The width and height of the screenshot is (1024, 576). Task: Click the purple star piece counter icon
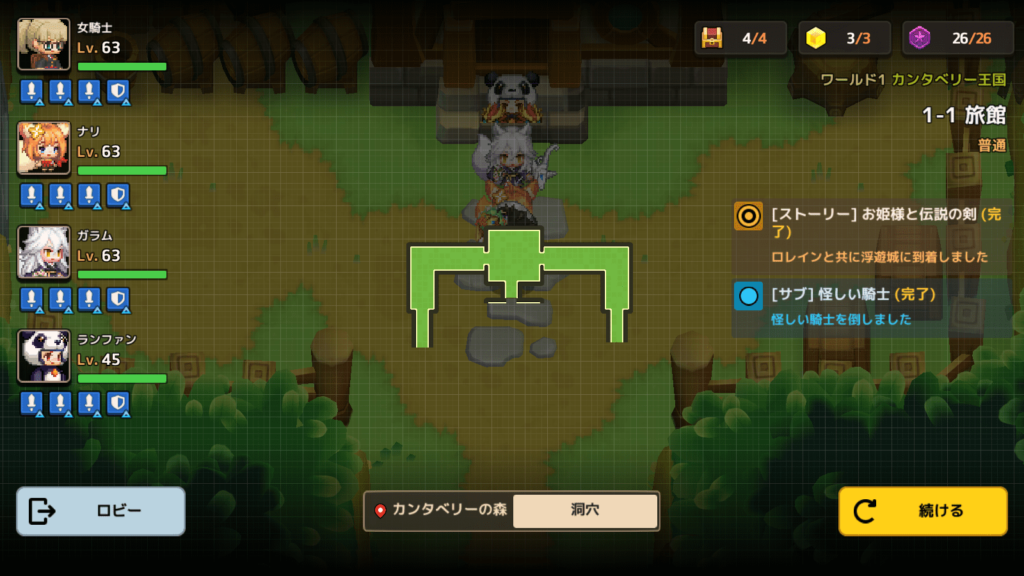[x=920, y=39]
